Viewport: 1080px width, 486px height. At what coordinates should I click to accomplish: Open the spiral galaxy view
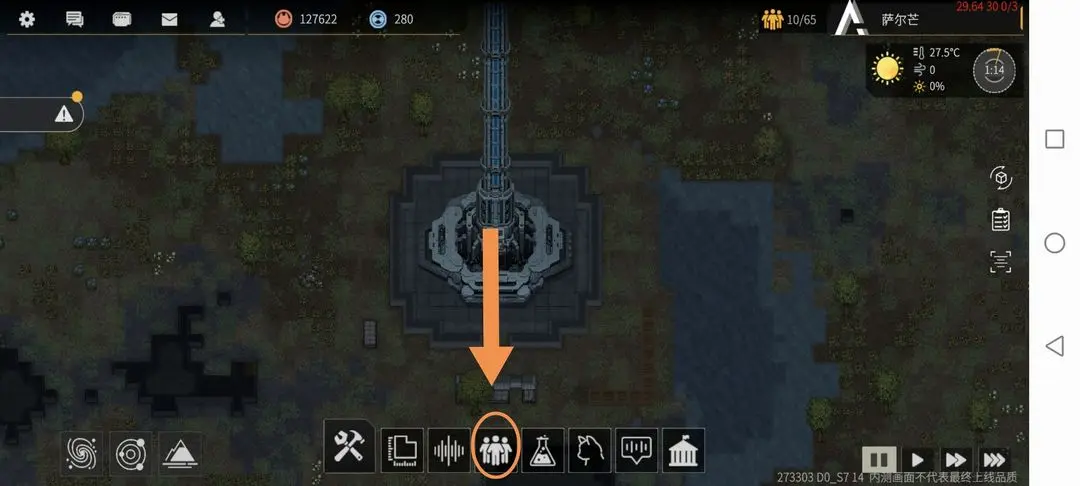(84, 453)
